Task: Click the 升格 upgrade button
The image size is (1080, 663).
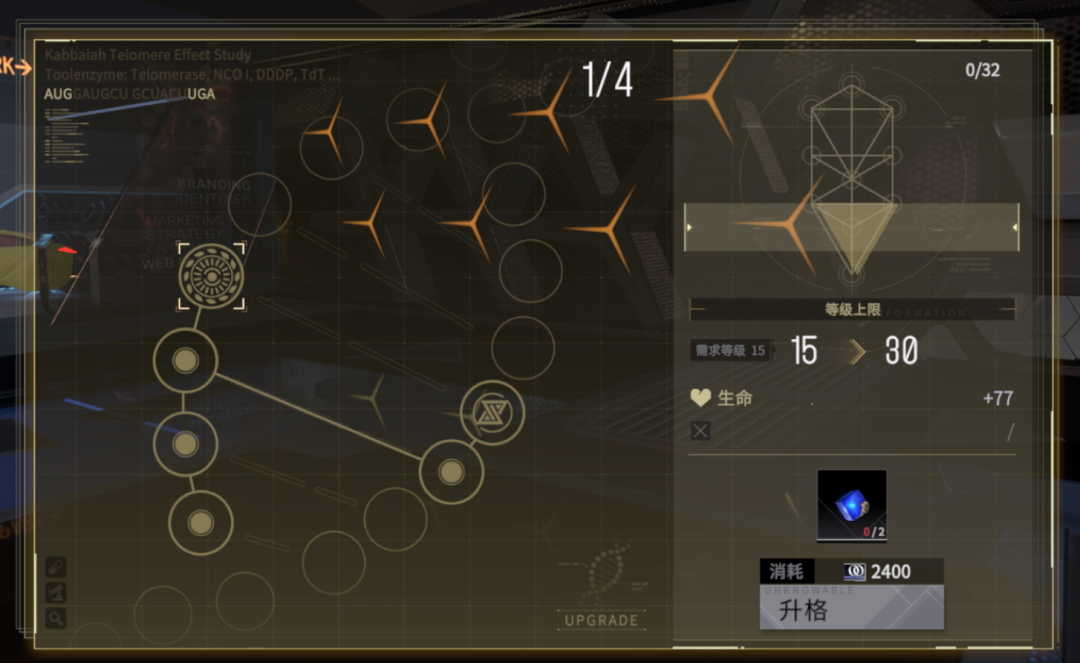Action: click(x=851, y=607)
